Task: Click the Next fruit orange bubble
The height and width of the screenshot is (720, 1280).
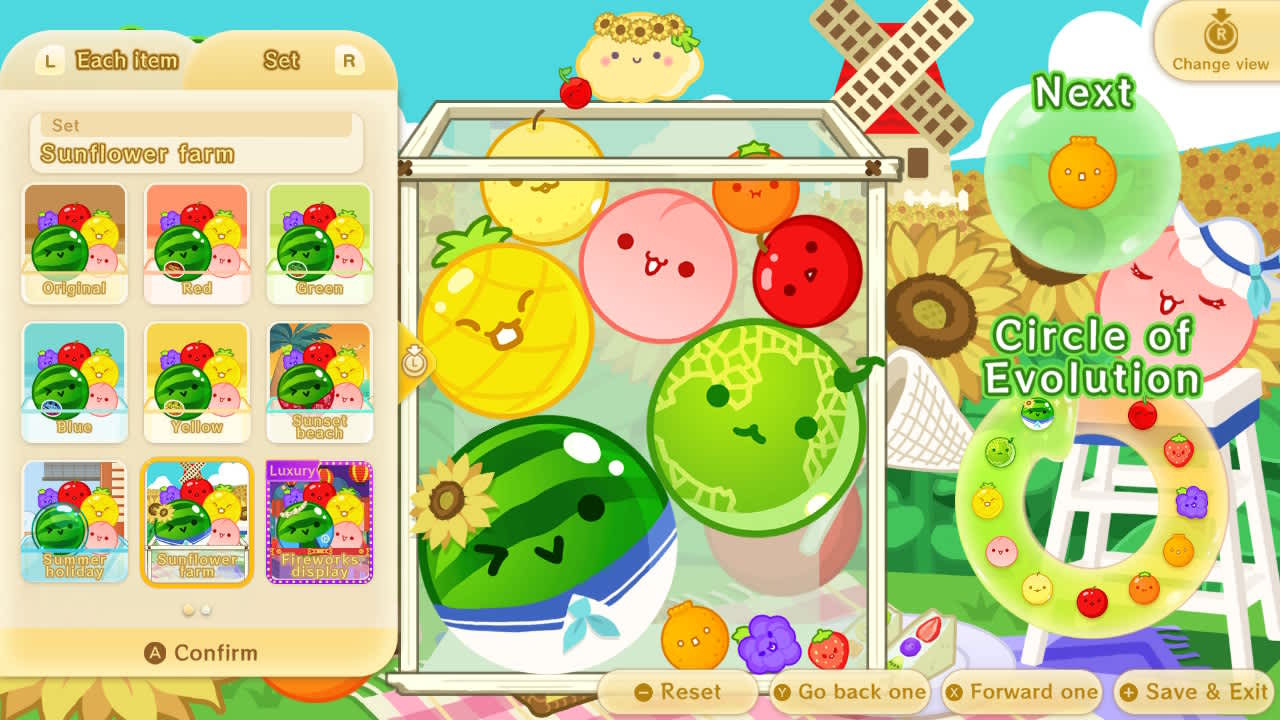Action: click(x=1085, y=177)
